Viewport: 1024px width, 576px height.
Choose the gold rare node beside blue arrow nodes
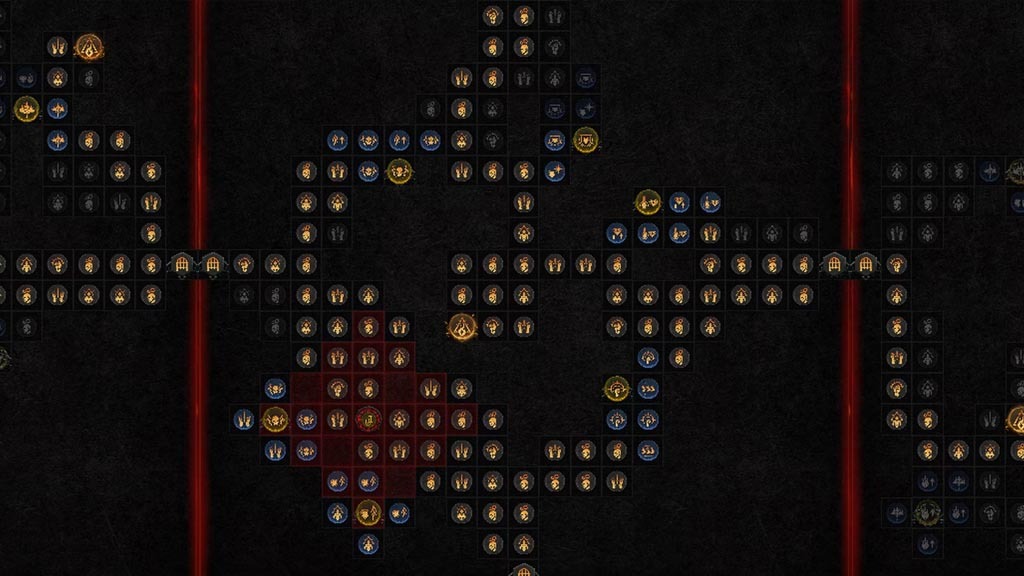398,171
